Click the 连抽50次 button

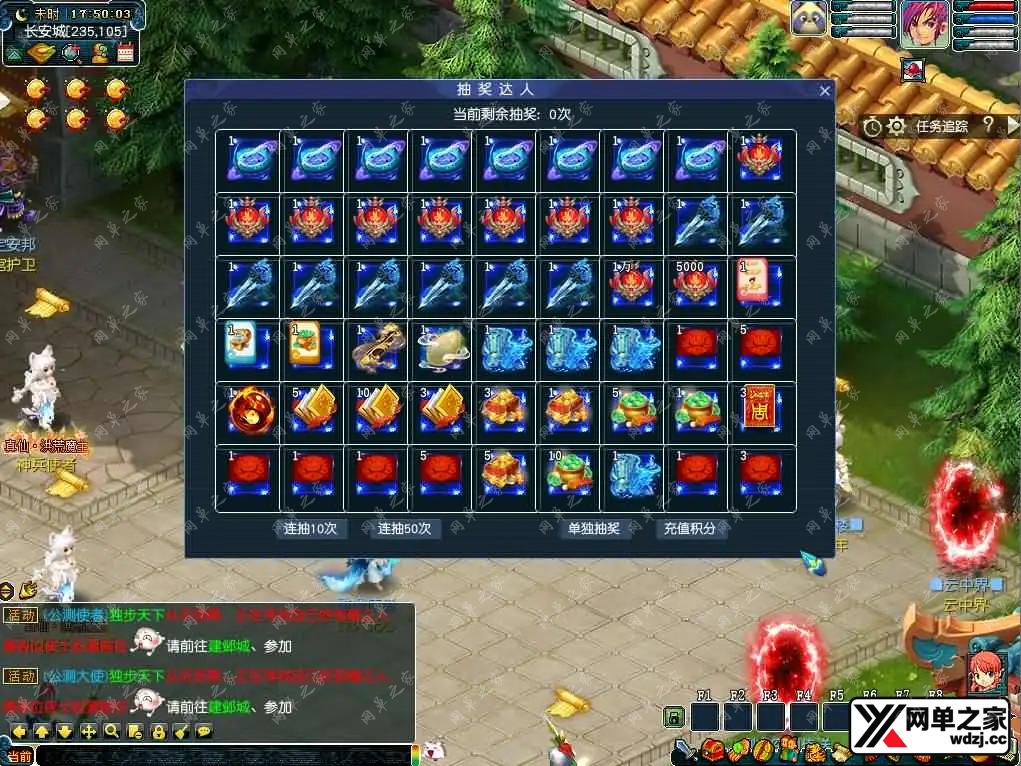[404, 528]
